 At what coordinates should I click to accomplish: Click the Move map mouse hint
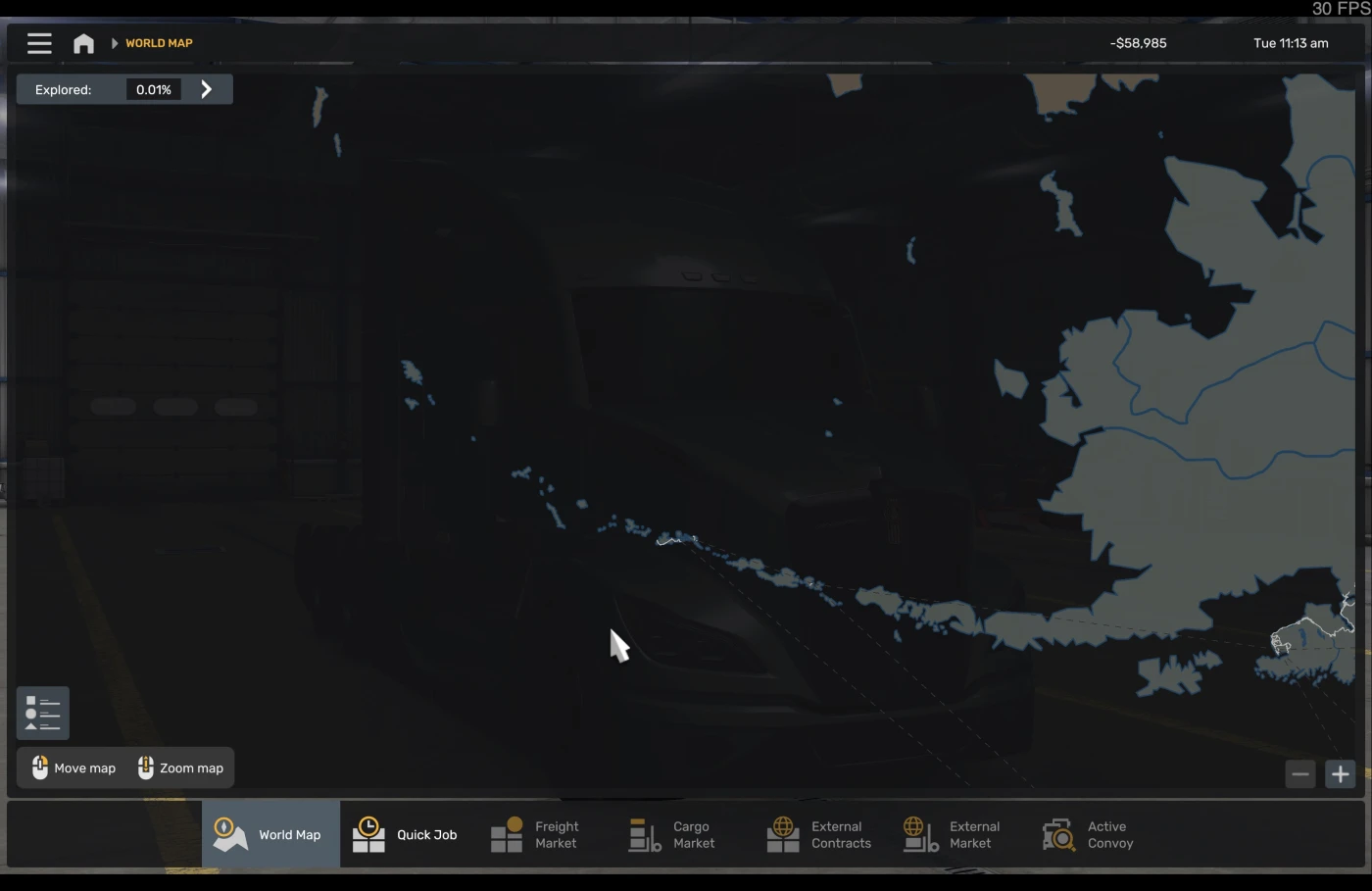pos(72,767)
